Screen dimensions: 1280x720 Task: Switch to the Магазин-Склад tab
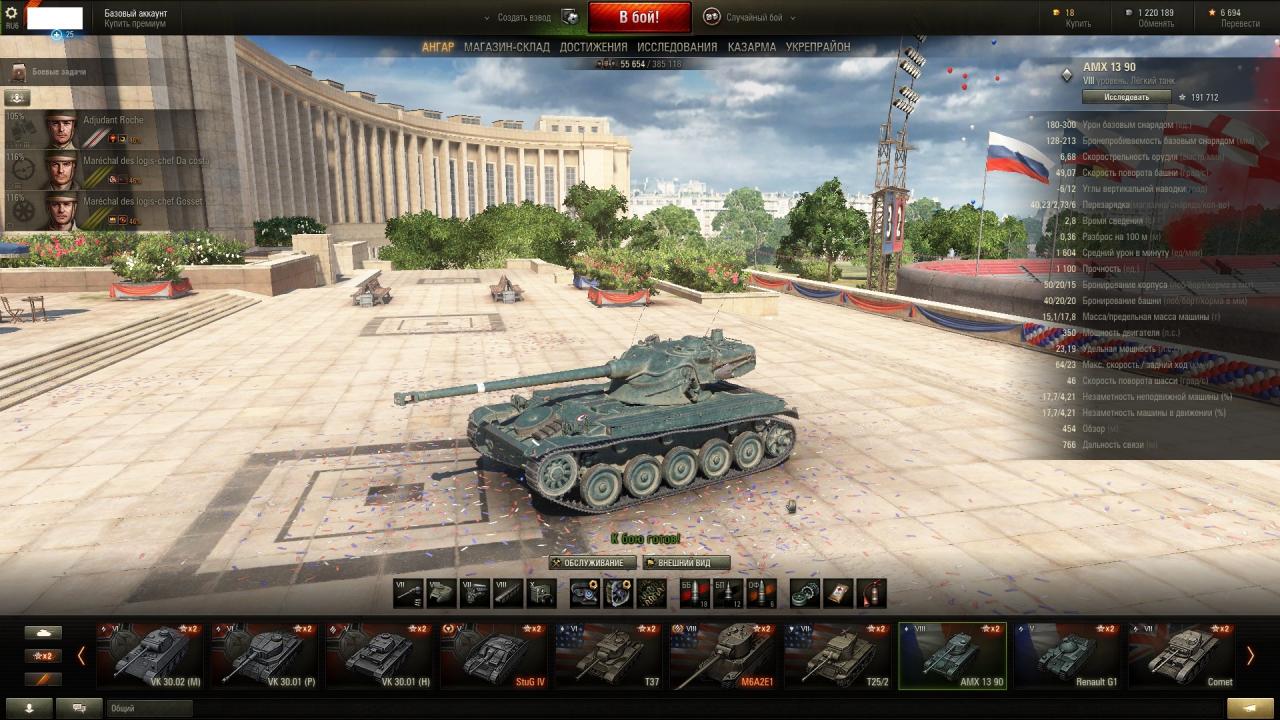(x=506, y=47)
